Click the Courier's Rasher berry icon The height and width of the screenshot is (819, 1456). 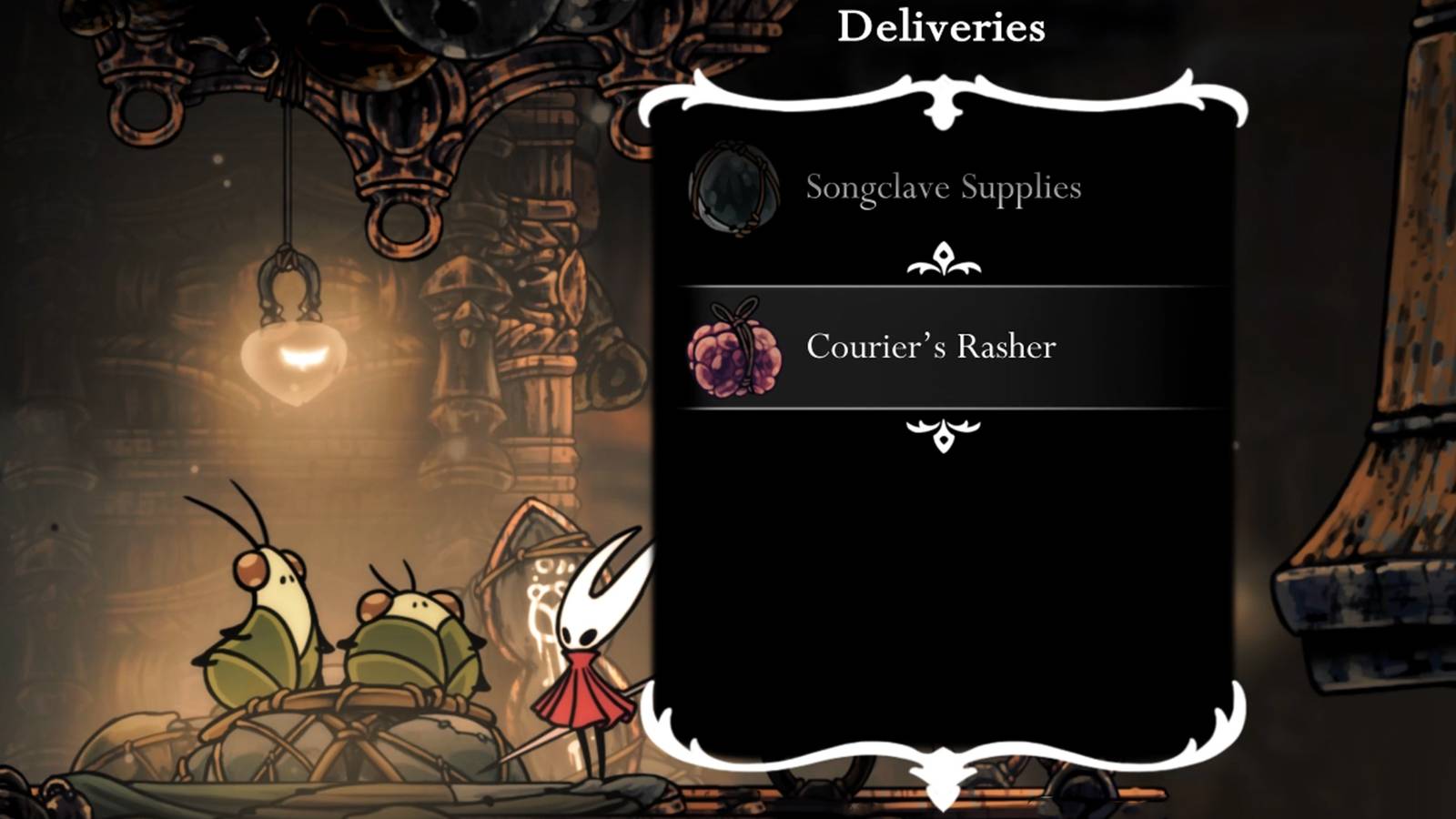pos(737,349)
